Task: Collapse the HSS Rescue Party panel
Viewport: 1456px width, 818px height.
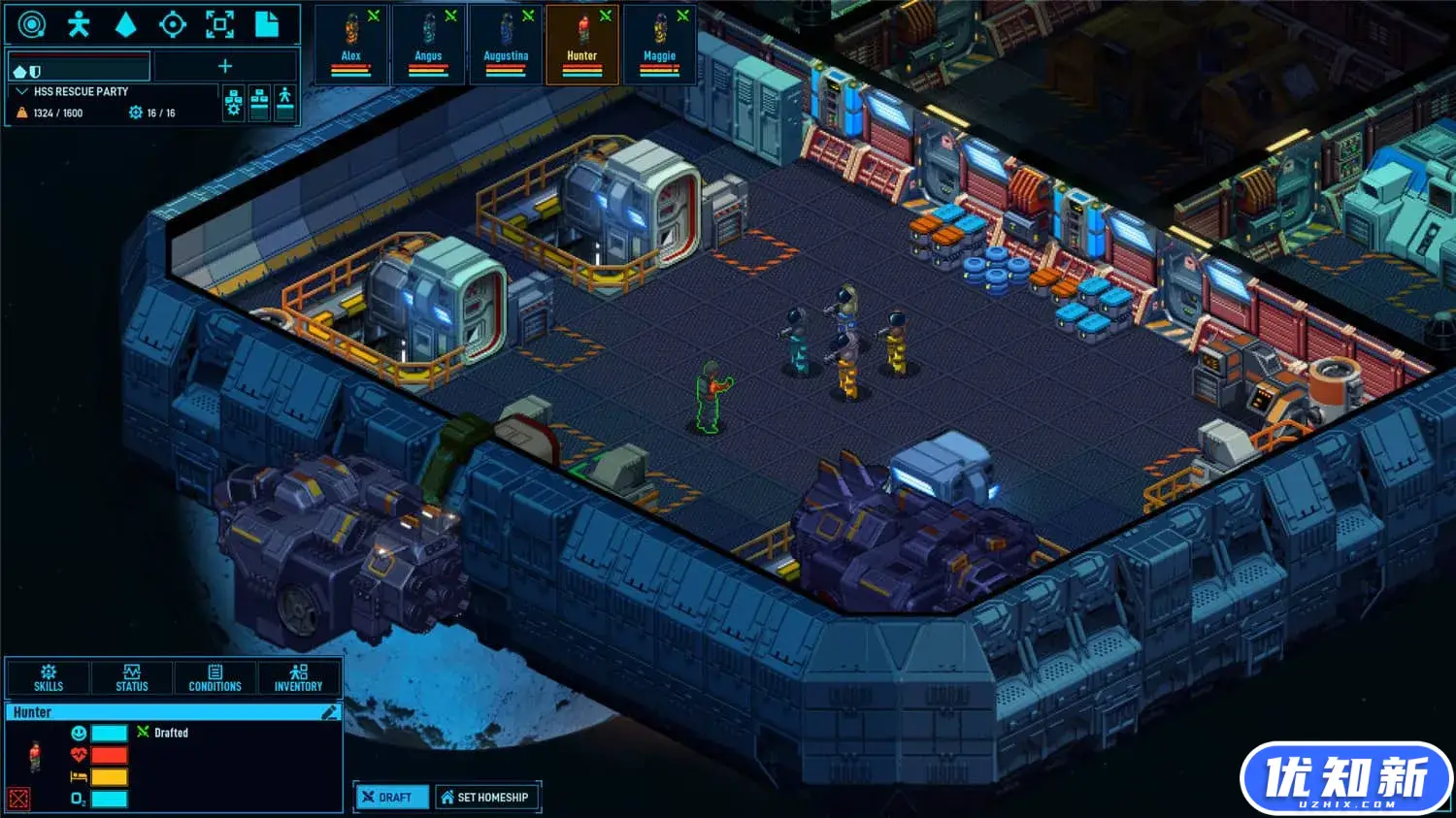Action: click(x=22, y=91)
